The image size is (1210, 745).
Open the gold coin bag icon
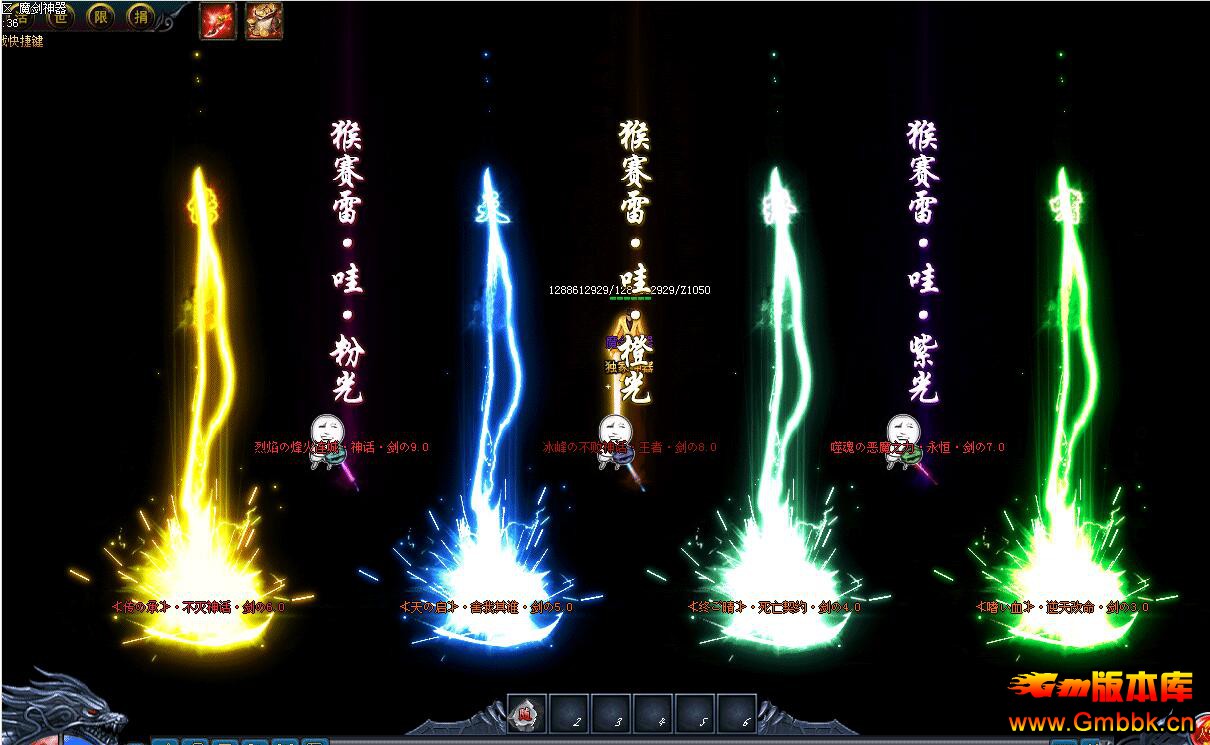pyautogui.click(x=263, y=20)
